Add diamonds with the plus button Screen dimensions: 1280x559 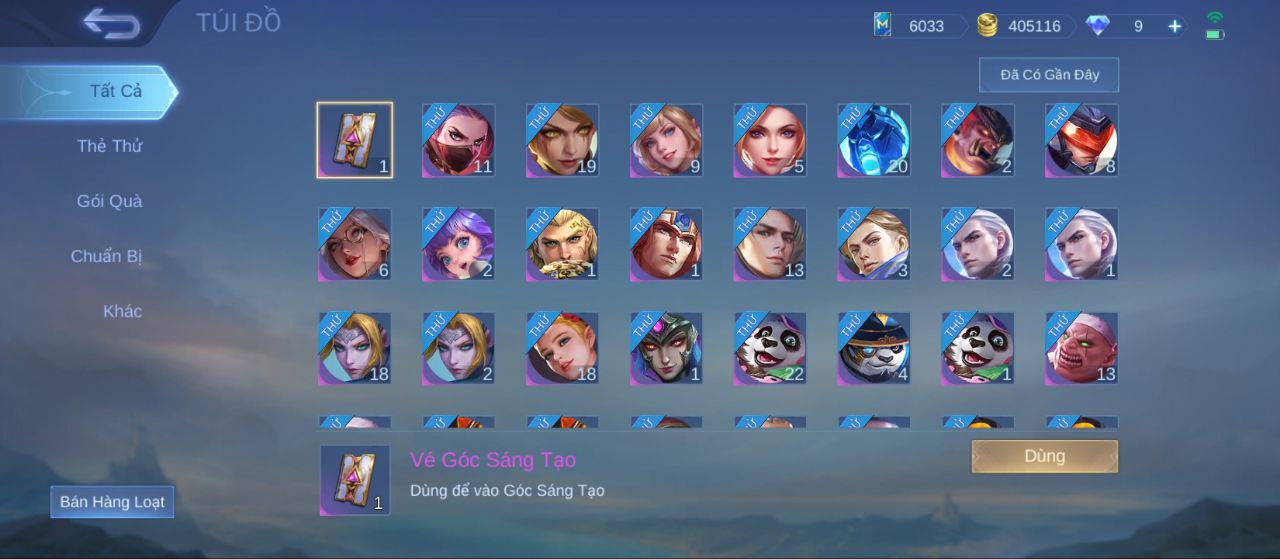point(1175,26)
